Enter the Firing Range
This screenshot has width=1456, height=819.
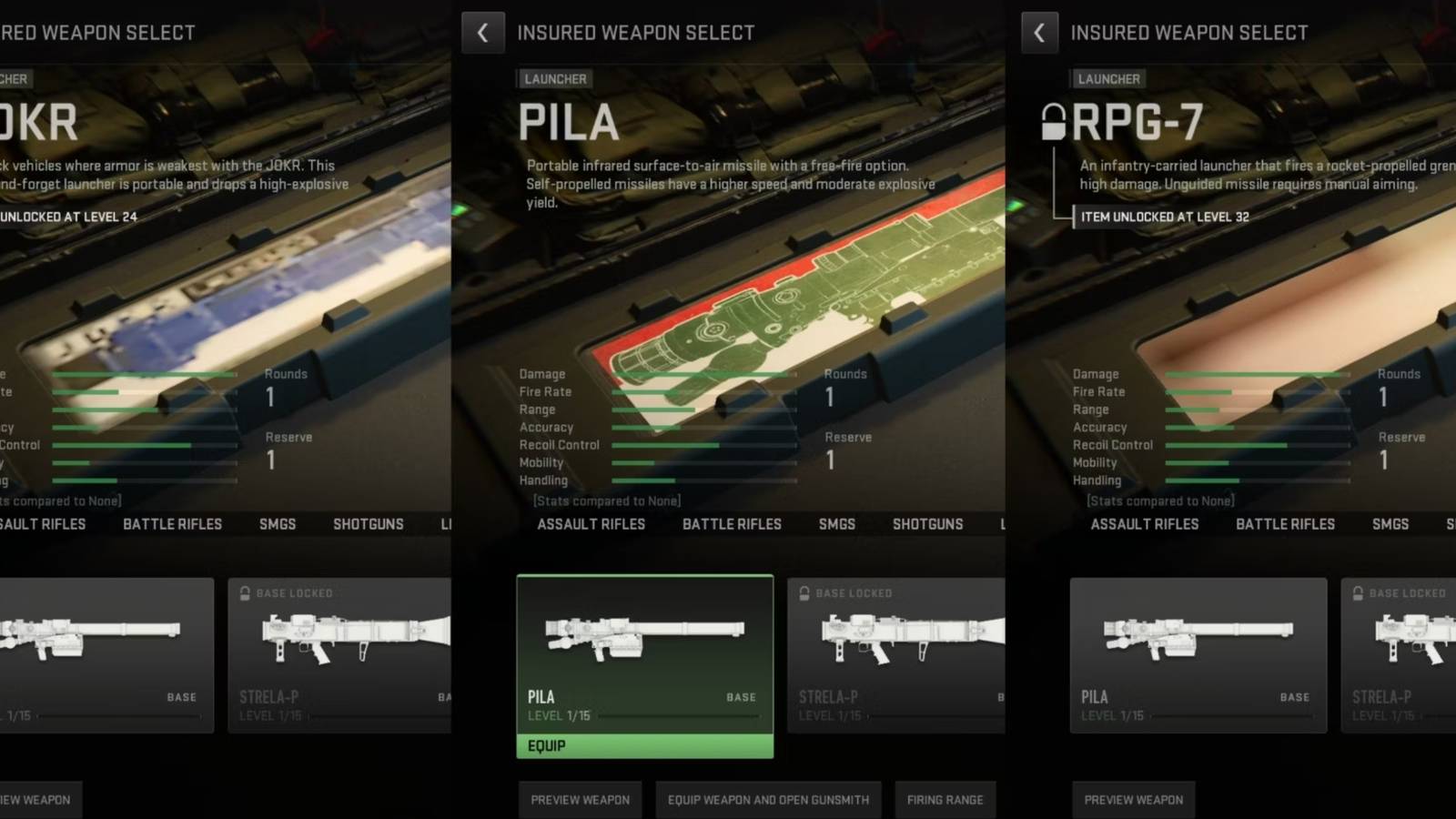945,800
